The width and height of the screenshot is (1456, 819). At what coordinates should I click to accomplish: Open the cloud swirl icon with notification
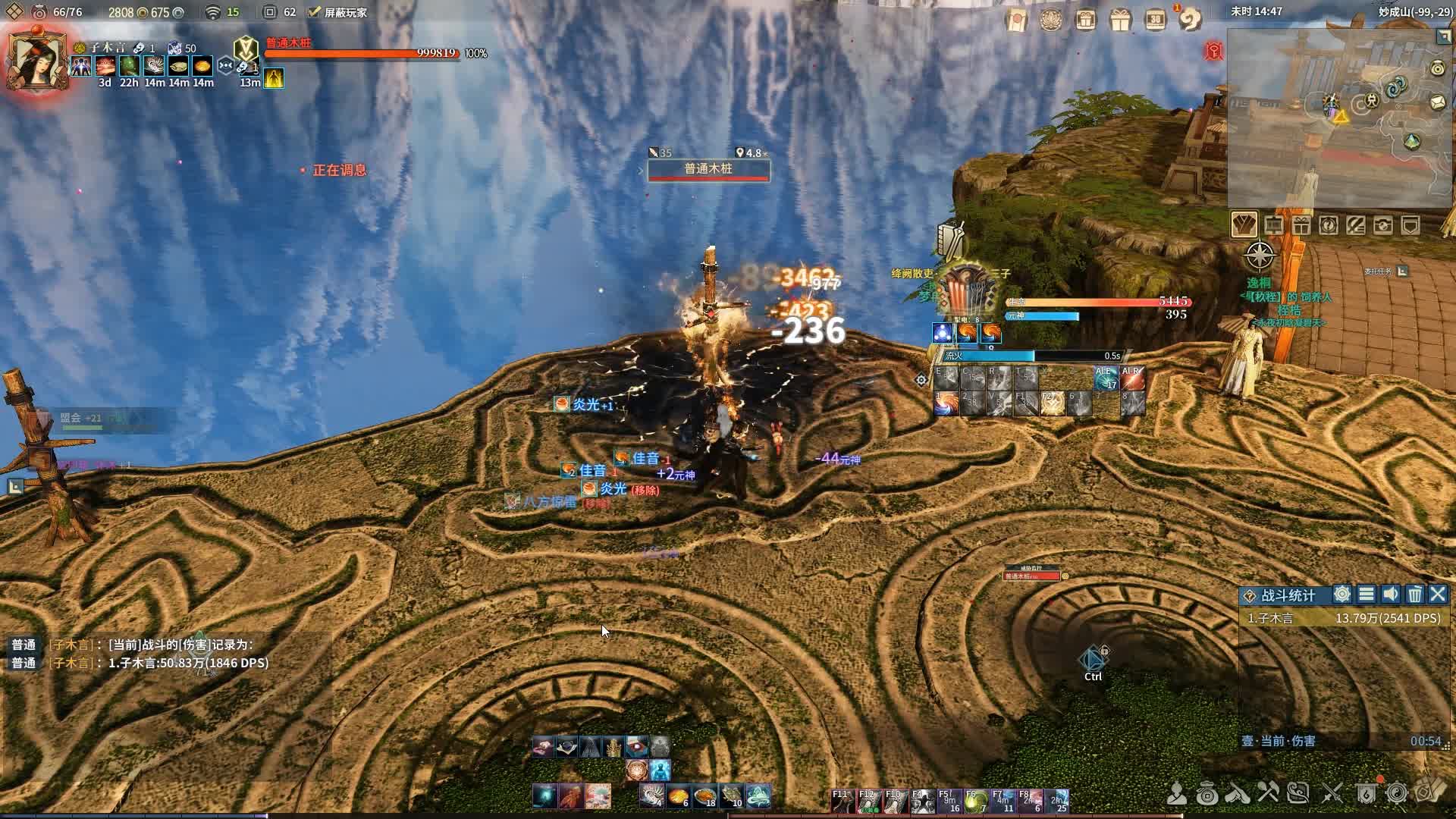tap(1190, 20)
